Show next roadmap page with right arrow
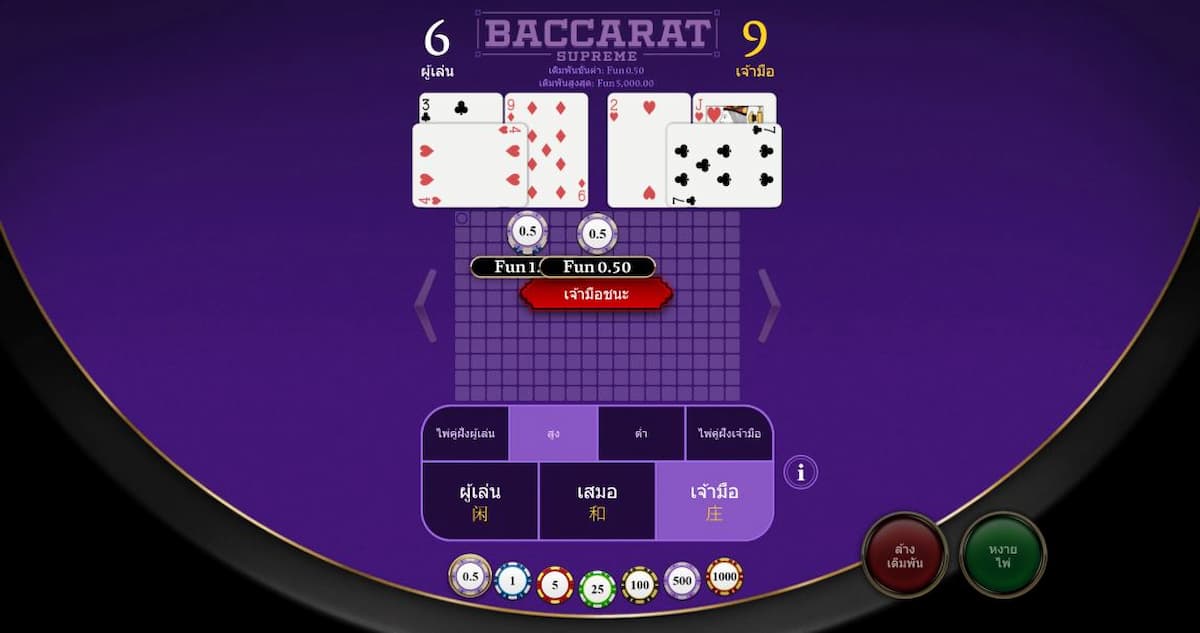Screen dimensions: 1200x633 tap(769, 305)
